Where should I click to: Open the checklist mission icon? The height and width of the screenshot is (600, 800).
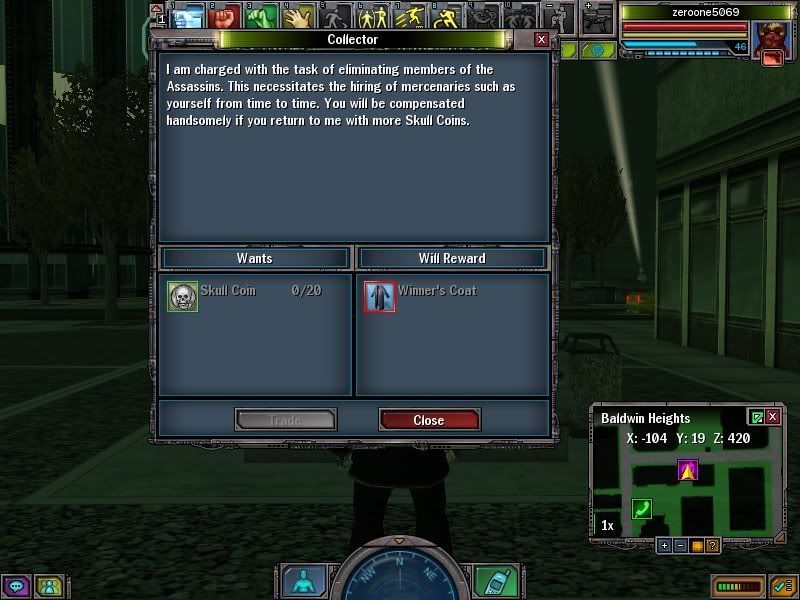pyautogui.click(x=783, y=585)
